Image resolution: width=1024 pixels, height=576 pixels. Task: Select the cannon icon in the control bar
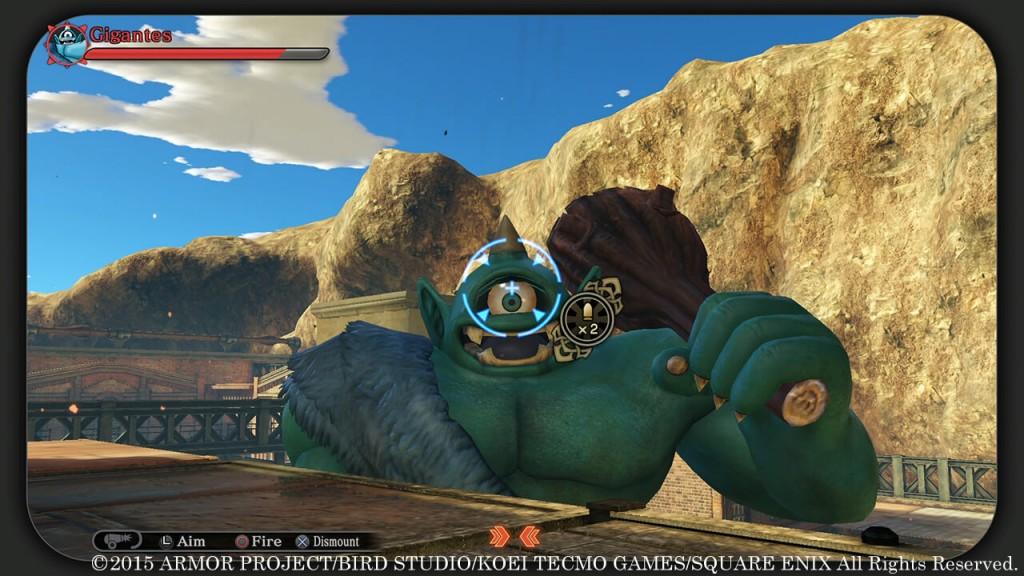click(116, 540)
